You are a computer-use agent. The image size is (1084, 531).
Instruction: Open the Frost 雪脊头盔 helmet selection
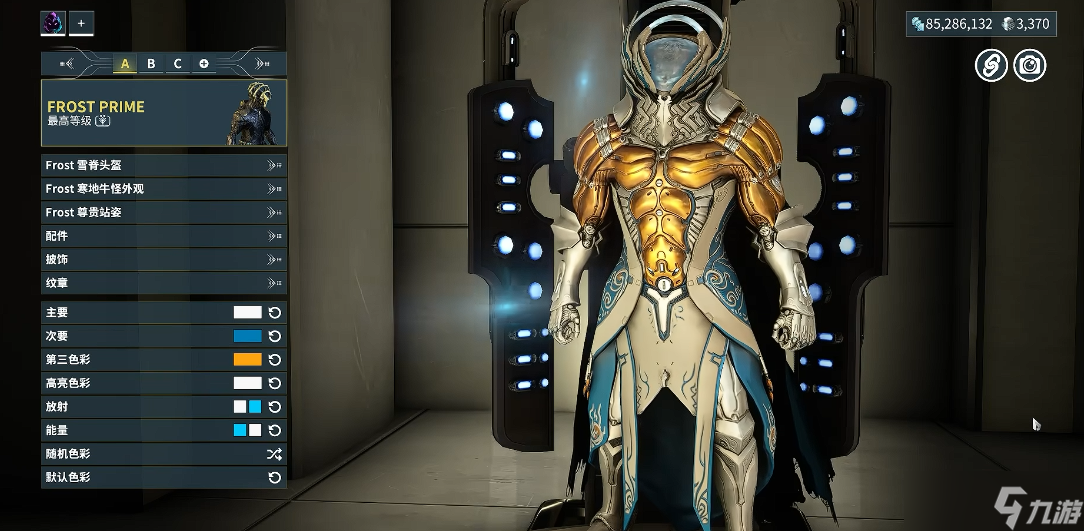click(x=163, y=165)
